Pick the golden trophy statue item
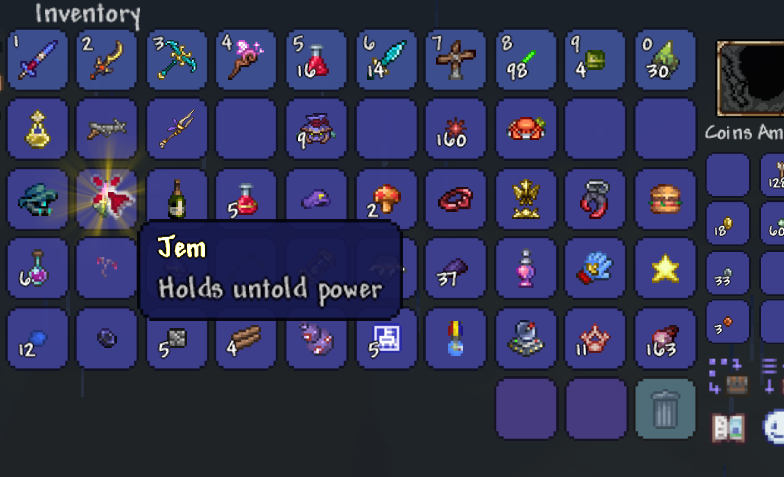The width and height of the screenshot is (784, 477). (526, 199)
